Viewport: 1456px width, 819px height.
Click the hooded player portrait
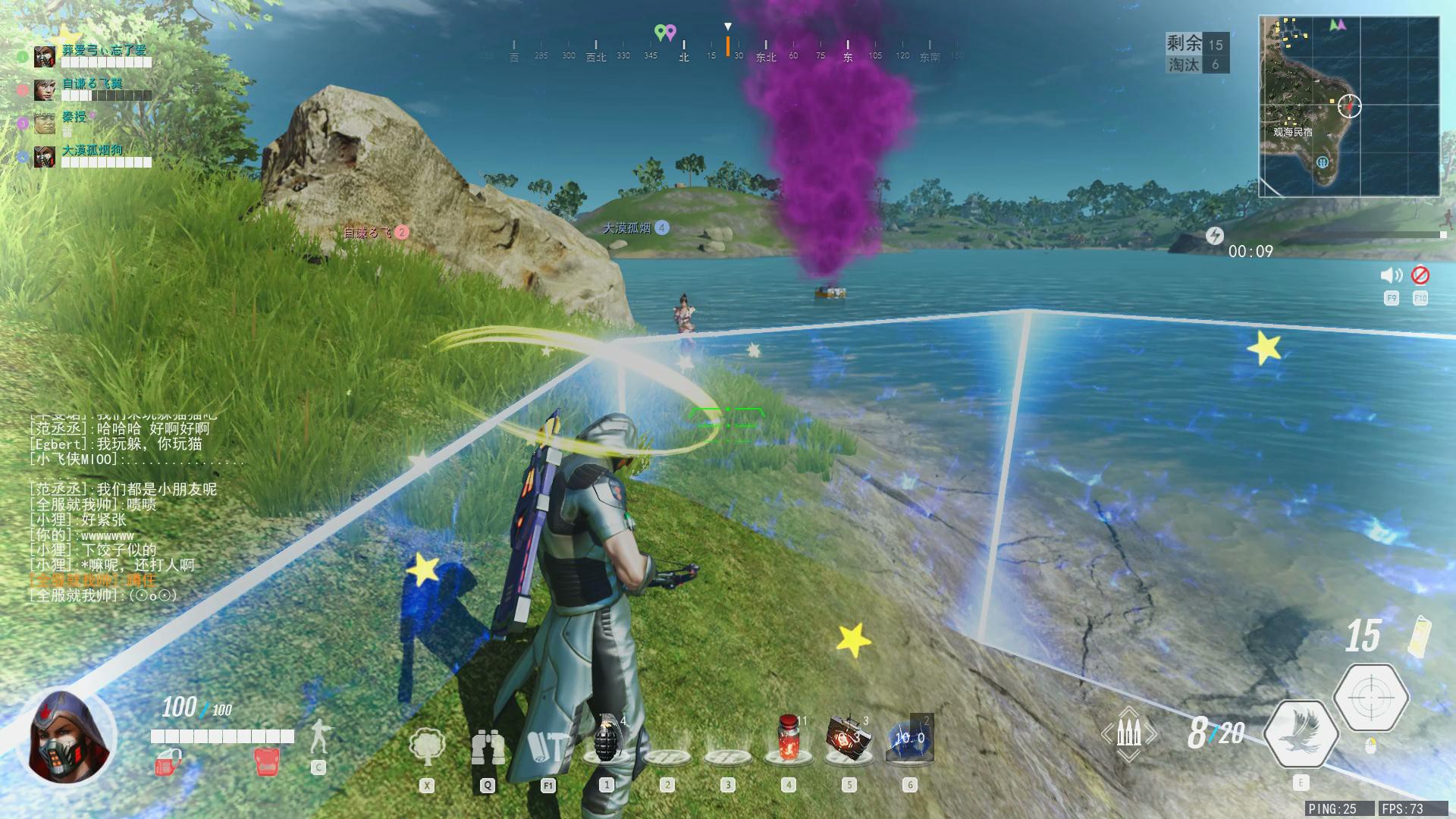68,736
